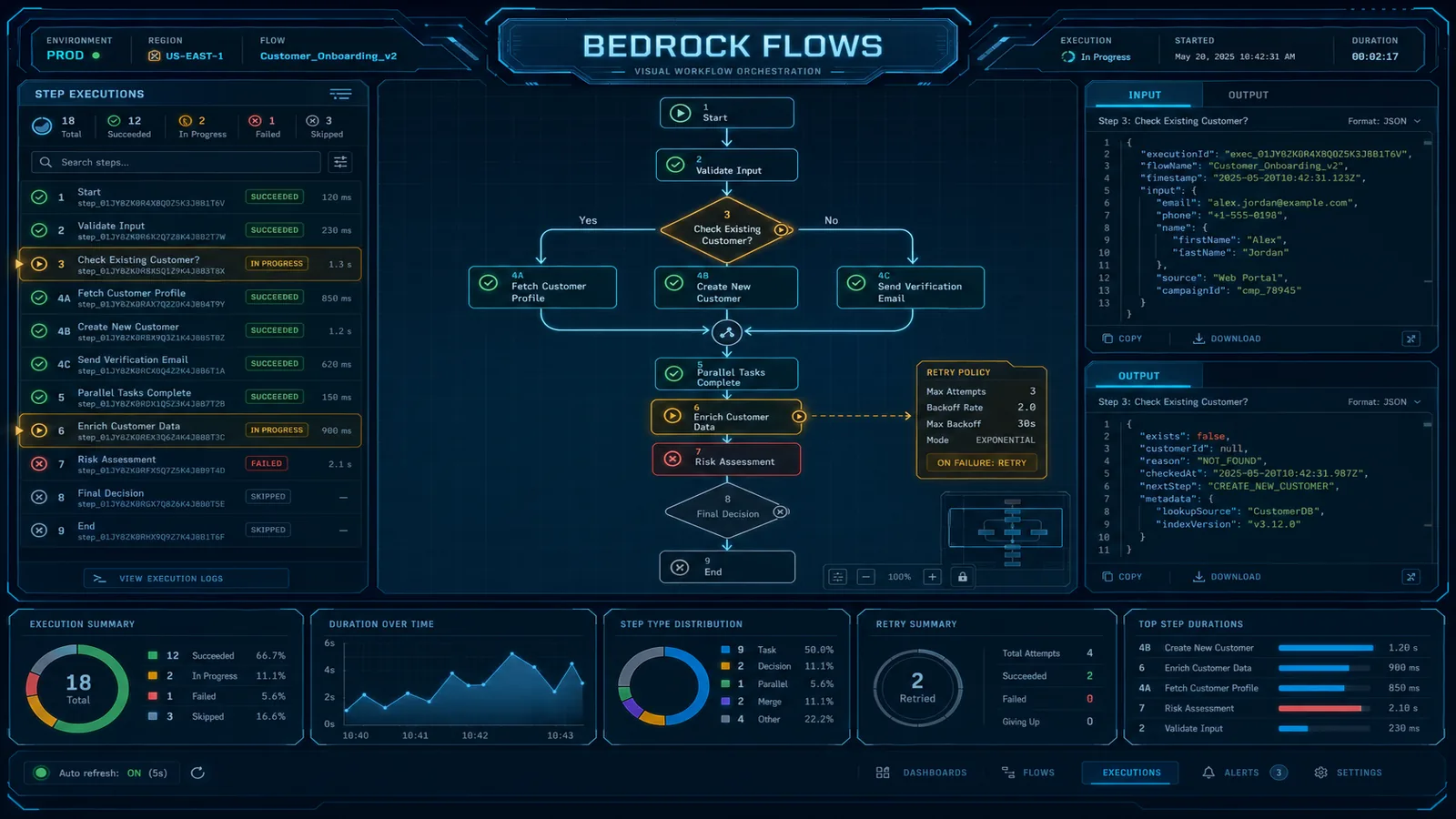Open the list options icon atop Step Executions
1456x819 pixels.
(x=340, y=94)
